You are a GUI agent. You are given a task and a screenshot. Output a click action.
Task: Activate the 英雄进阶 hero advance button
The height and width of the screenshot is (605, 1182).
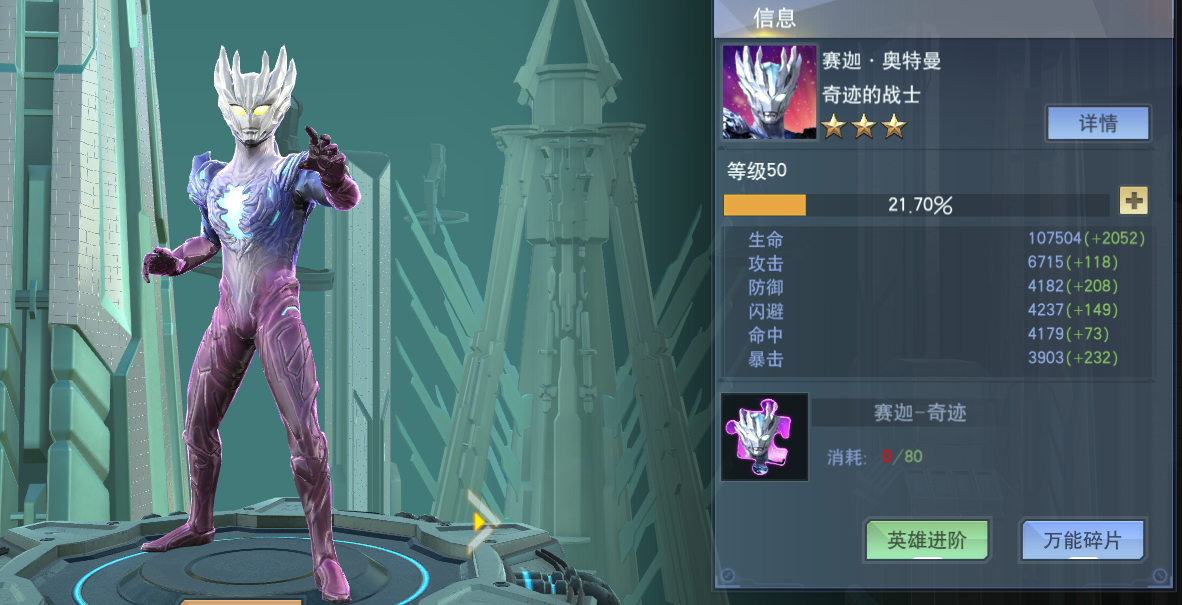coord(927,540)
